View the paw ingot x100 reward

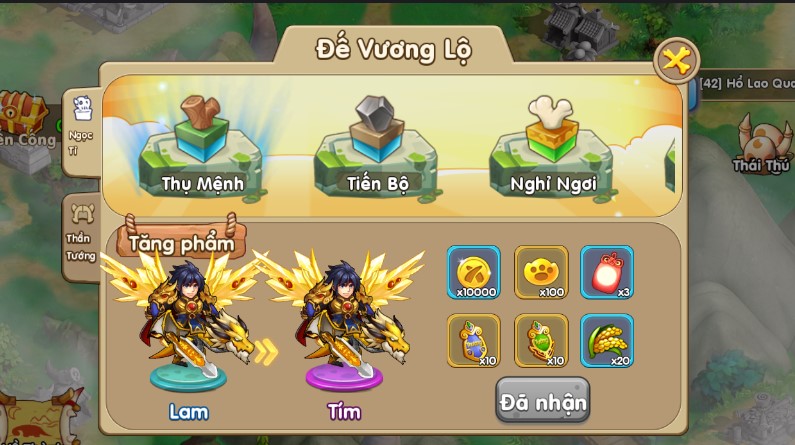(541, 272)
